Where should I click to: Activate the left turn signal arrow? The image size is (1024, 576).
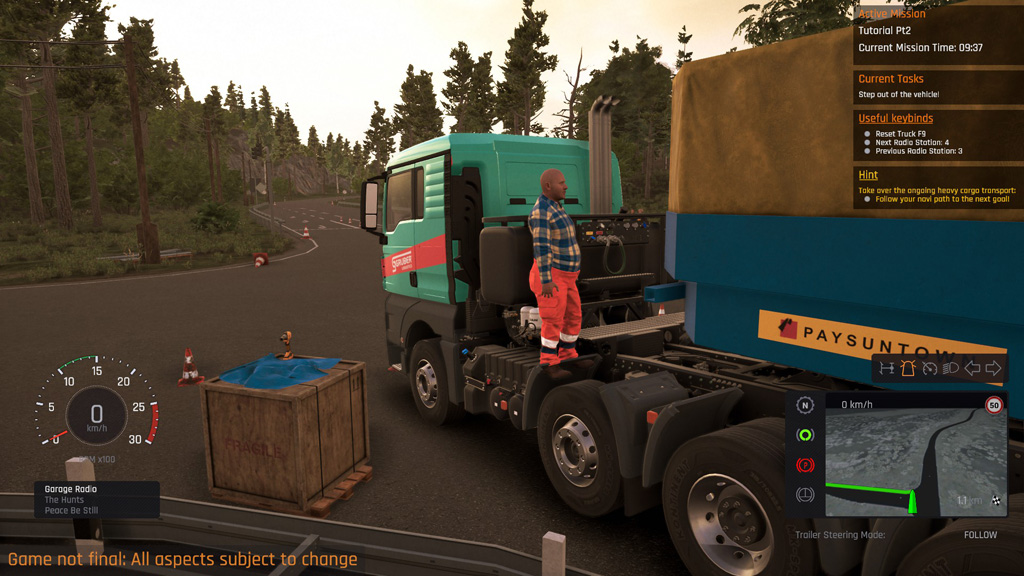tap(972, 368)
